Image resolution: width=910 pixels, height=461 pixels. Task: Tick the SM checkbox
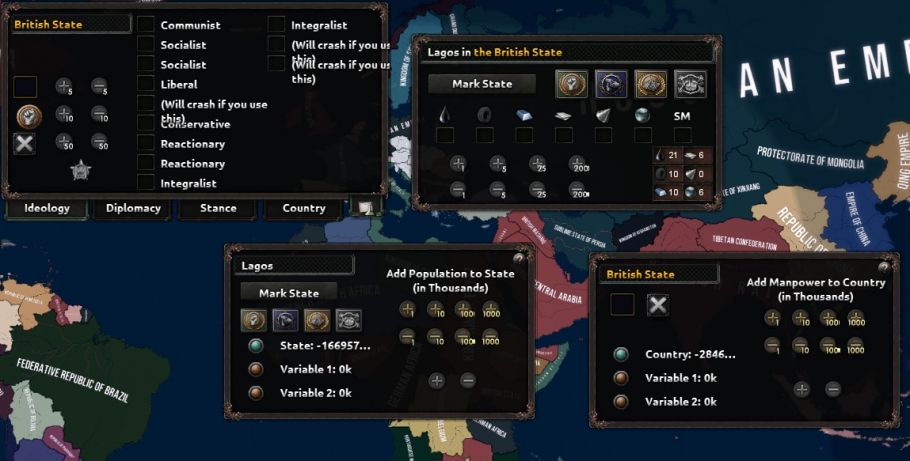tap(682, 135)
